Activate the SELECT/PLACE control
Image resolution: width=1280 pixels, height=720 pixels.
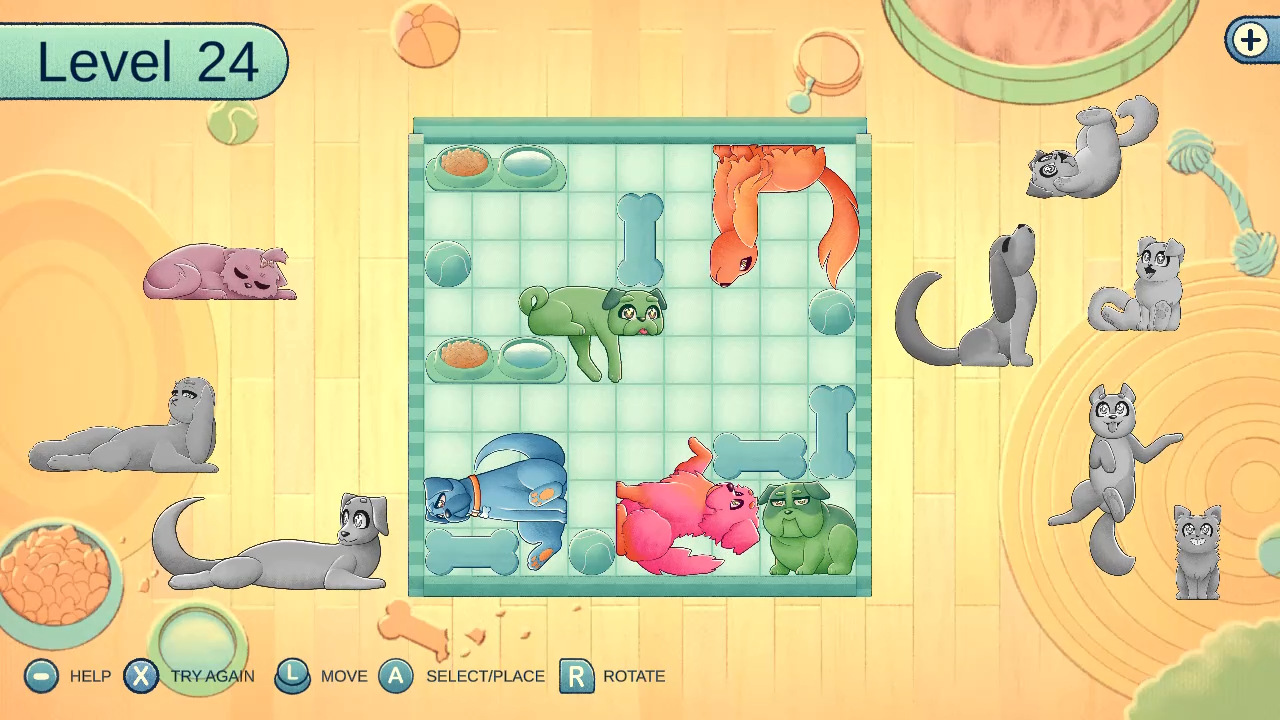397,676
